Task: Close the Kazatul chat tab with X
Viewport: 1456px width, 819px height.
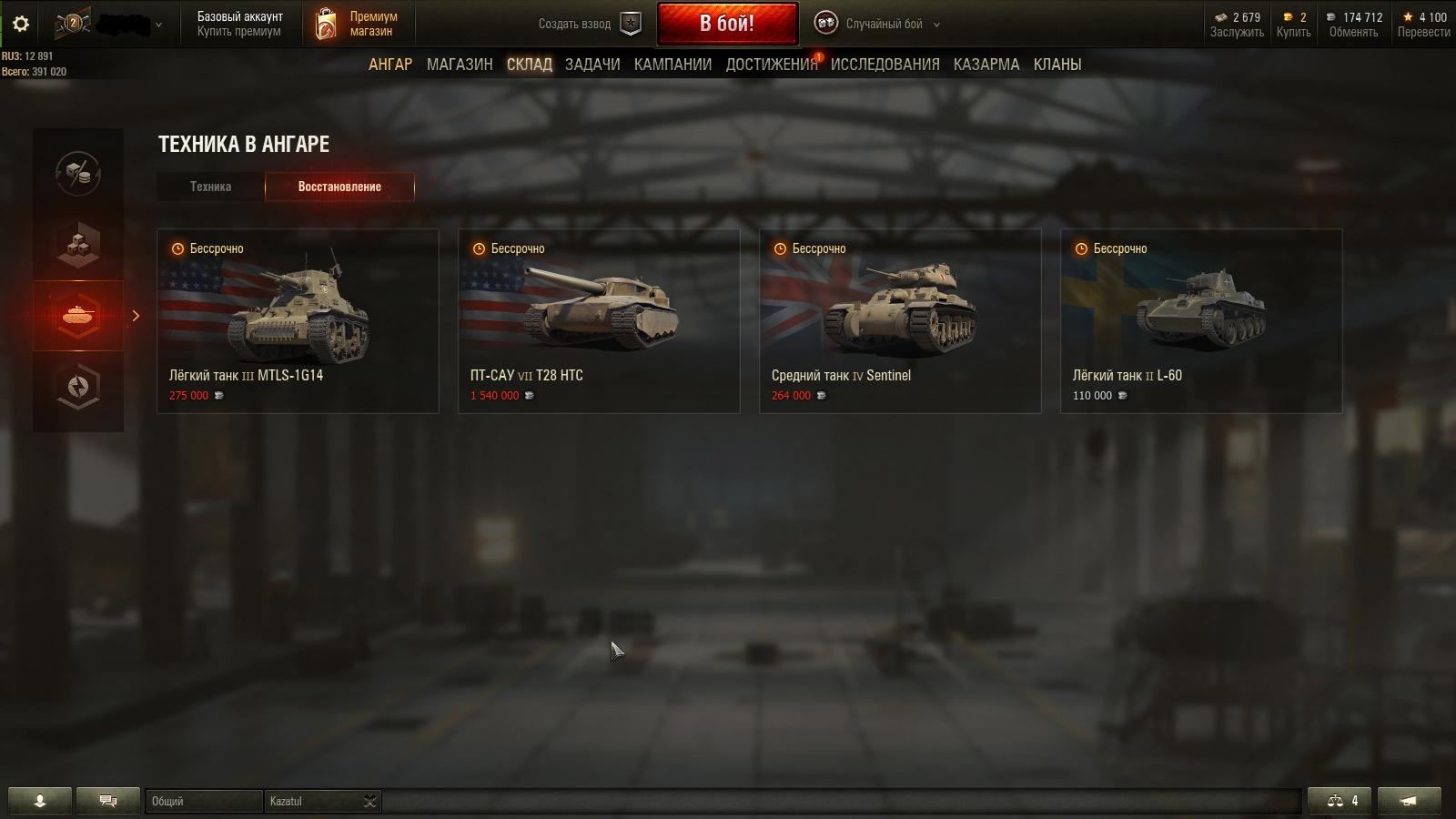Action: tap(369, 802)
